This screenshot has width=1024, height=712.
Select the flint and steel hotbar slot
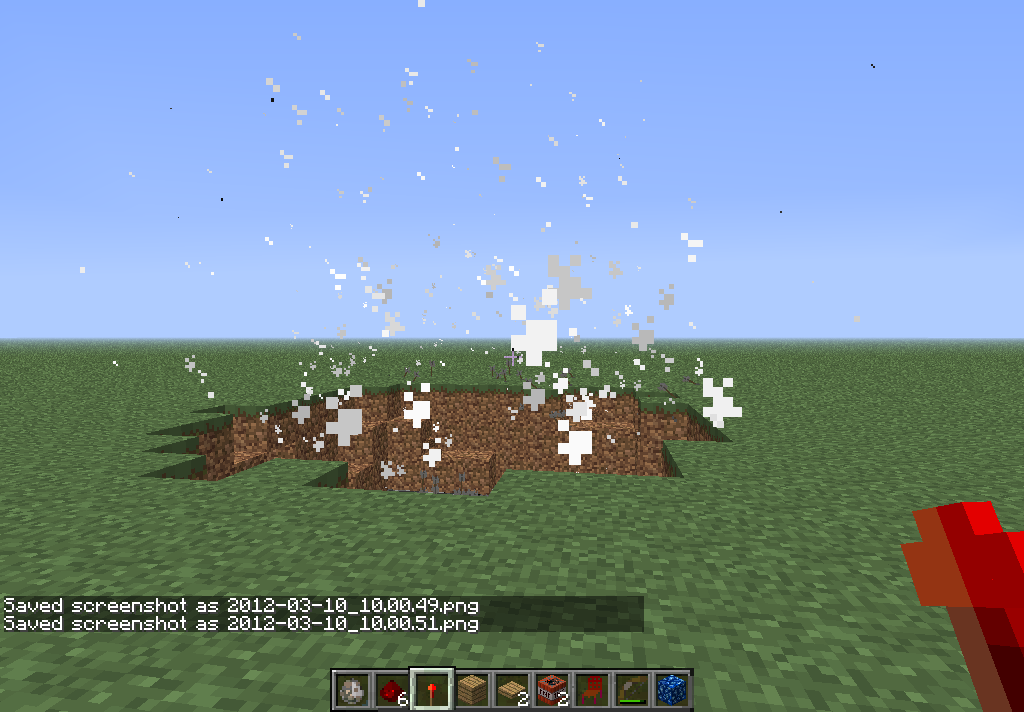point(352,689)
